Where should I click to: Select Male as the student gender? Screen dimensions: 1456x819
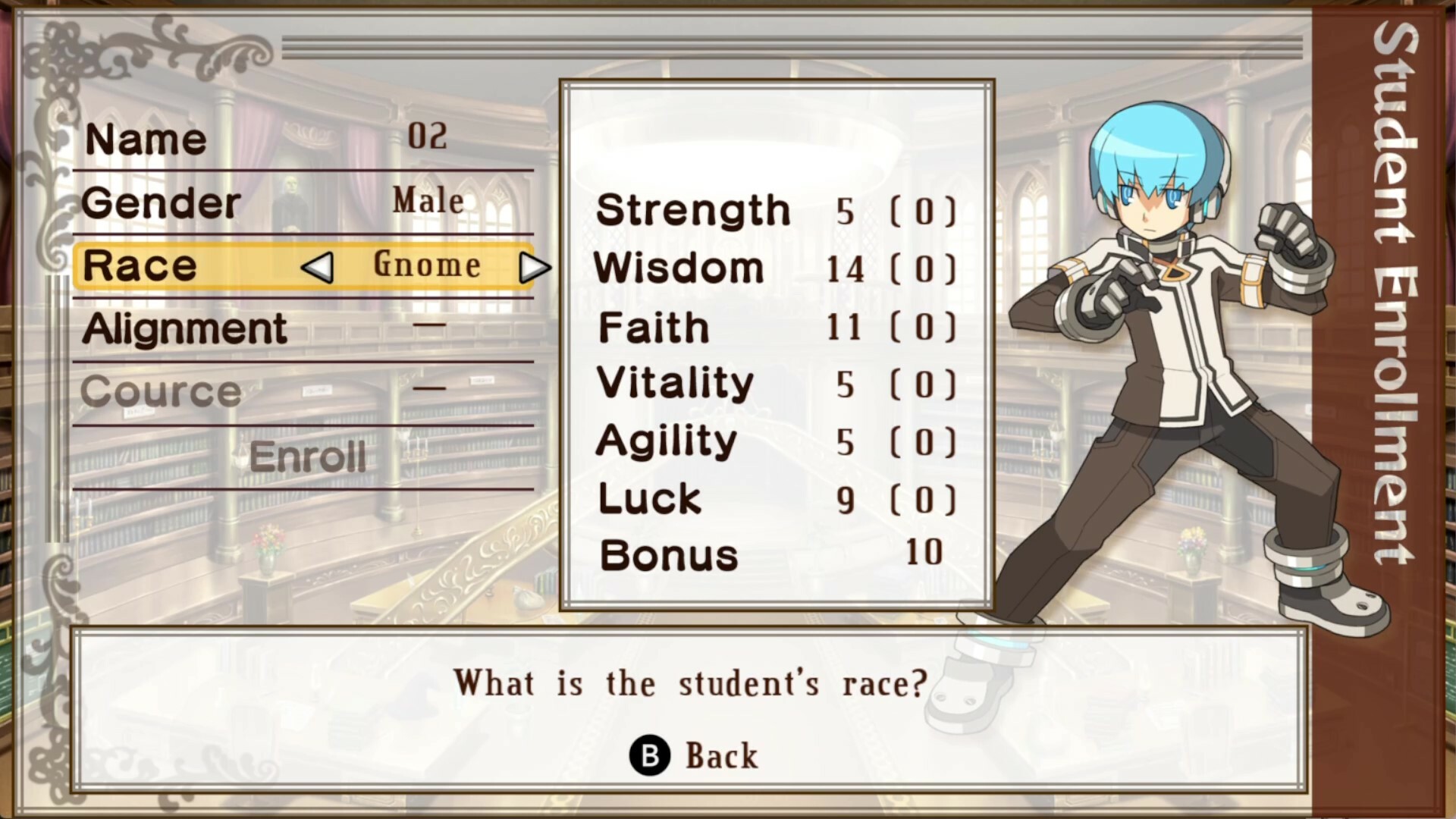427,200
